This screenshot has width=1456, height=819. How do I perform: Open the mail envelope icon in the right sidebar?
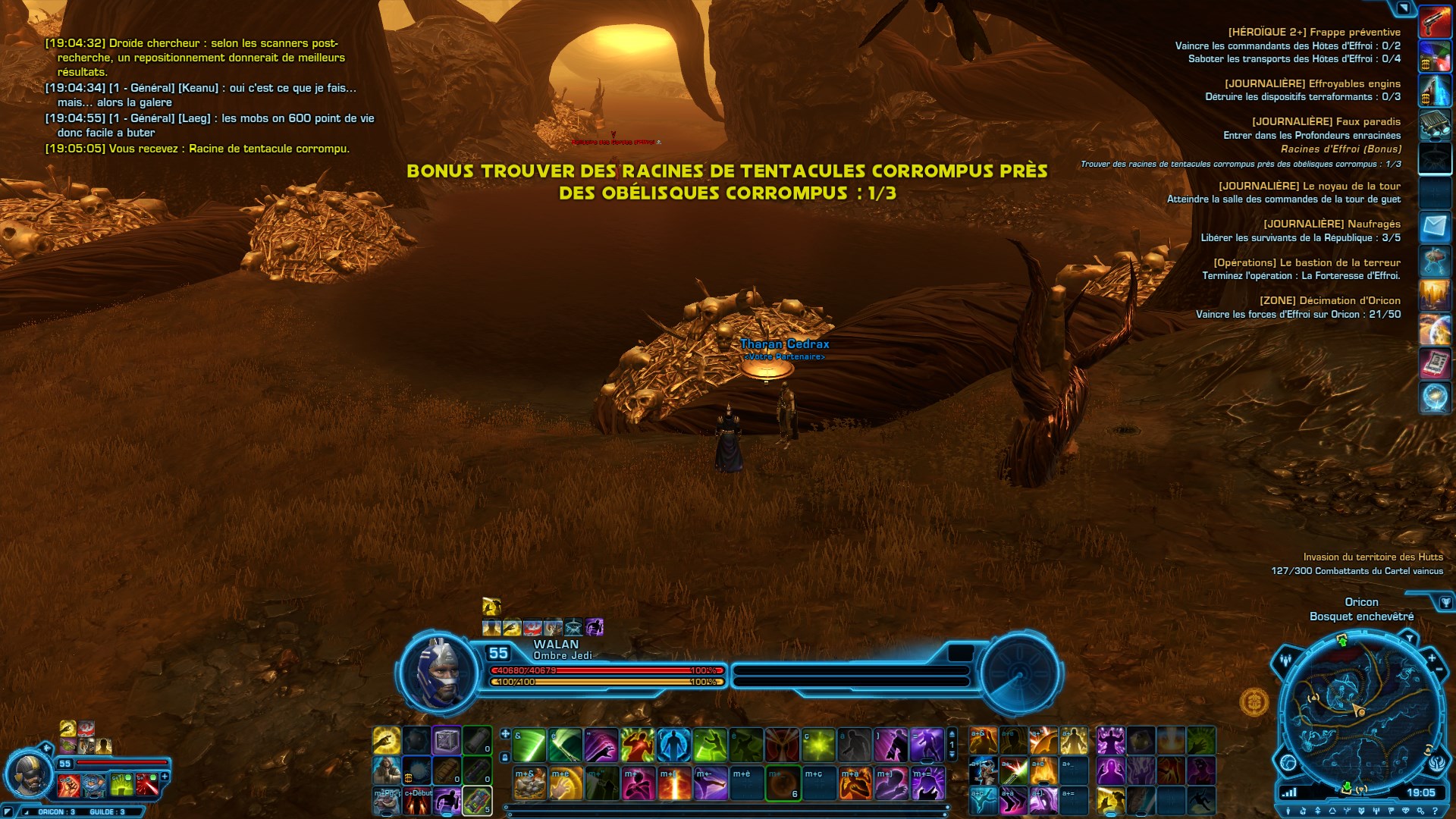point(1436,226)
